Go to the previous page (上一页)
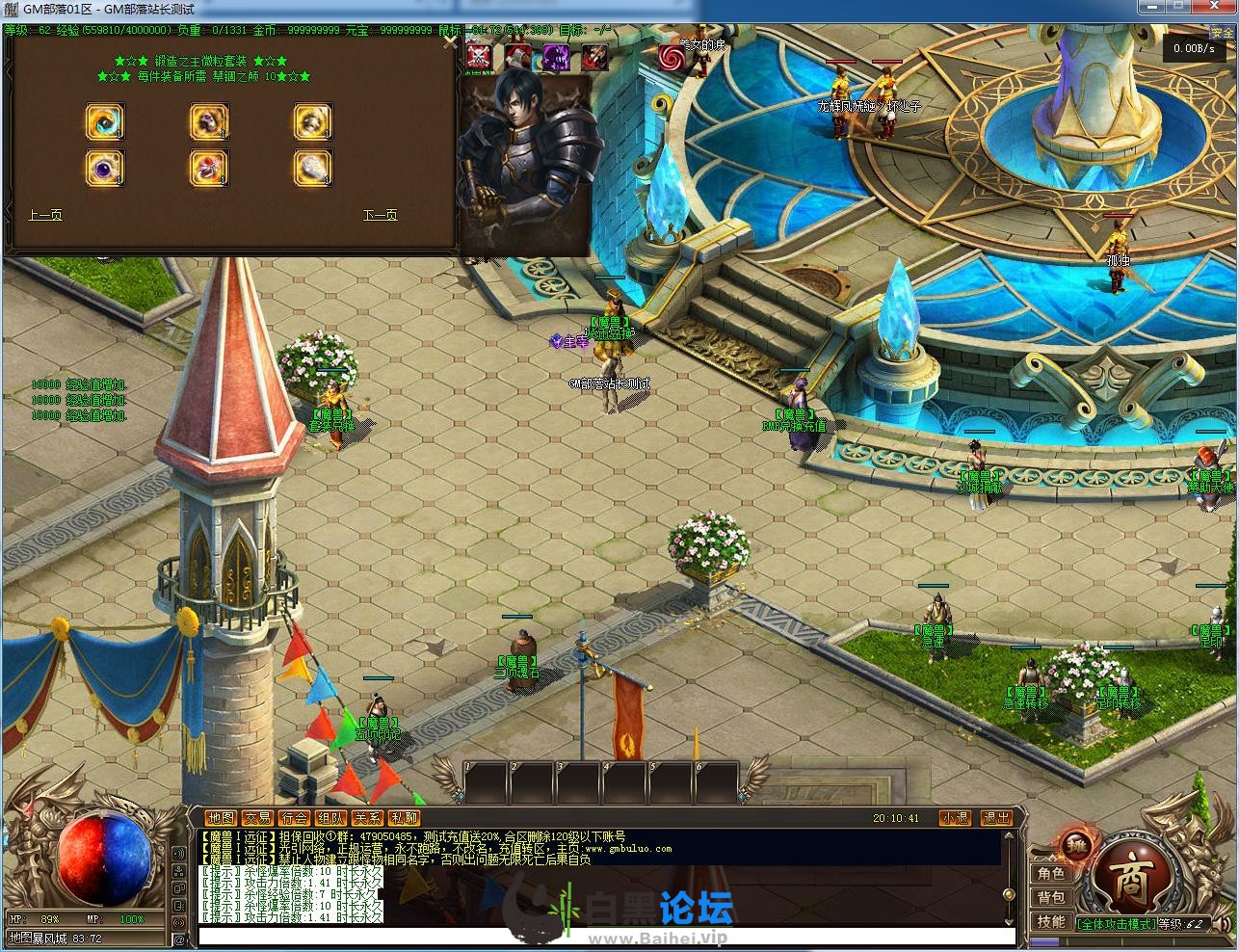The height and width of the screenshot is (952, 1239). click(45, 215)
